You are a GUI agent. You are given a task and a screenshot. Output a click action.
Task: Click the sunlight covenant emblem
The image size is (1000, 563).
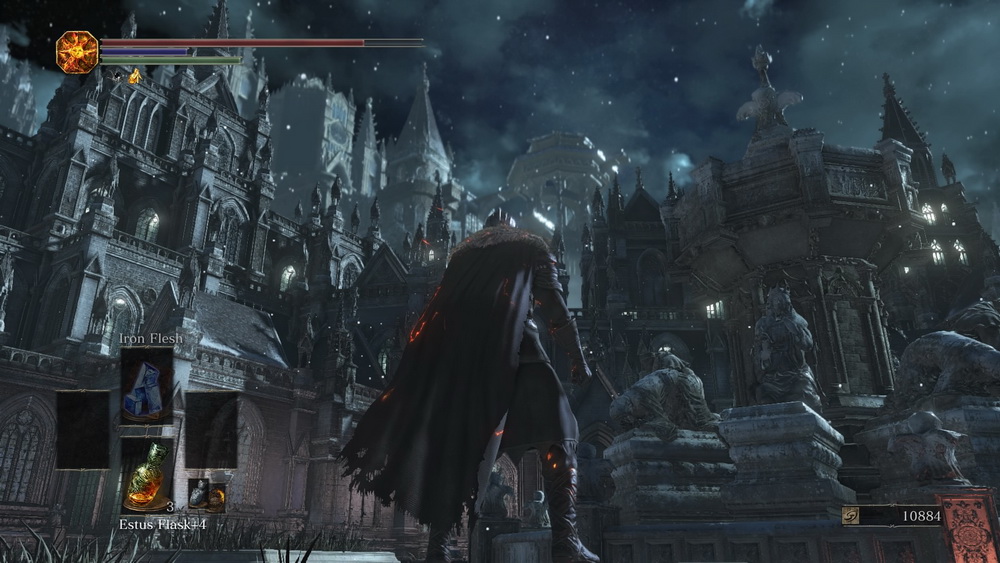(77, 52)
